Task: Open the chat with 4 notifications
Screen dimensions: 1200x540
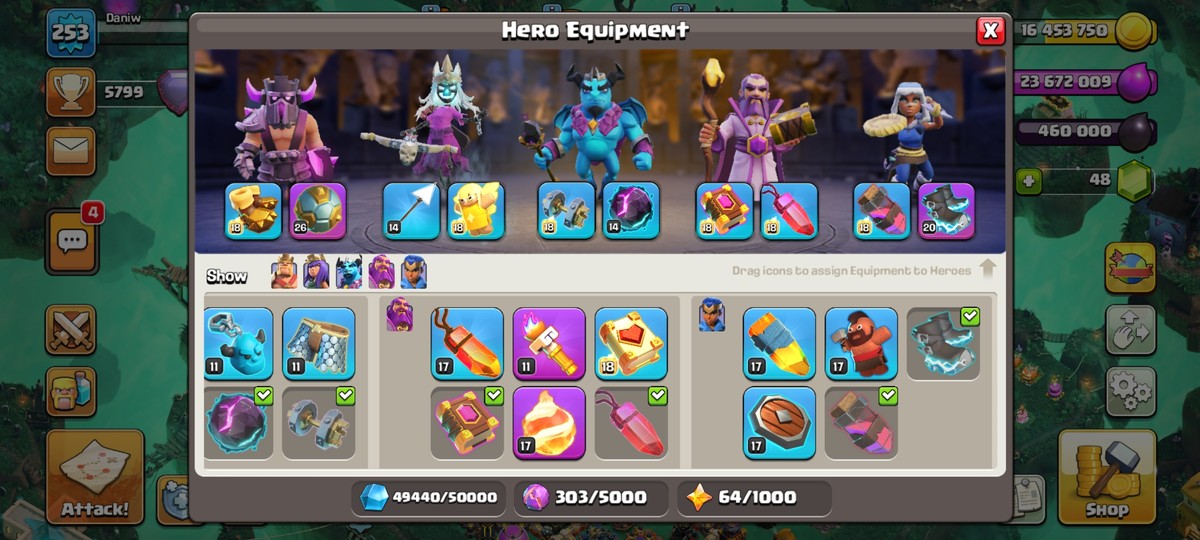Action: [71, 241]
